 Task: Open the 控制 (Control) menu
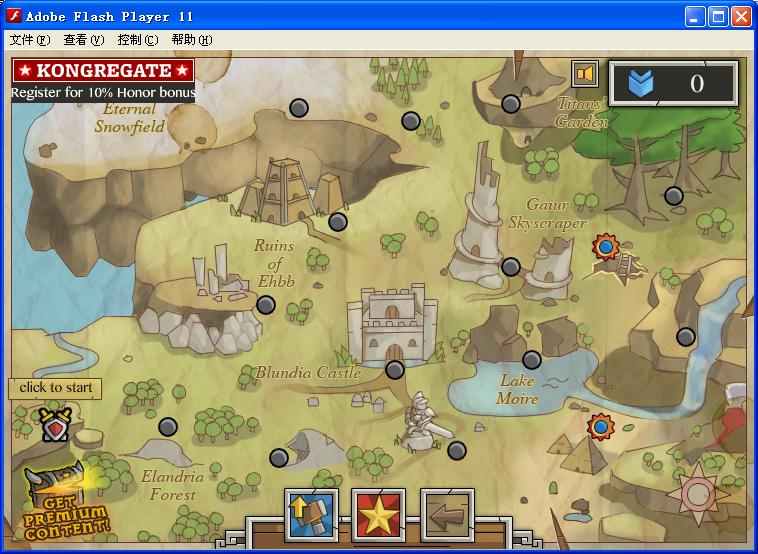click(137, 40)
